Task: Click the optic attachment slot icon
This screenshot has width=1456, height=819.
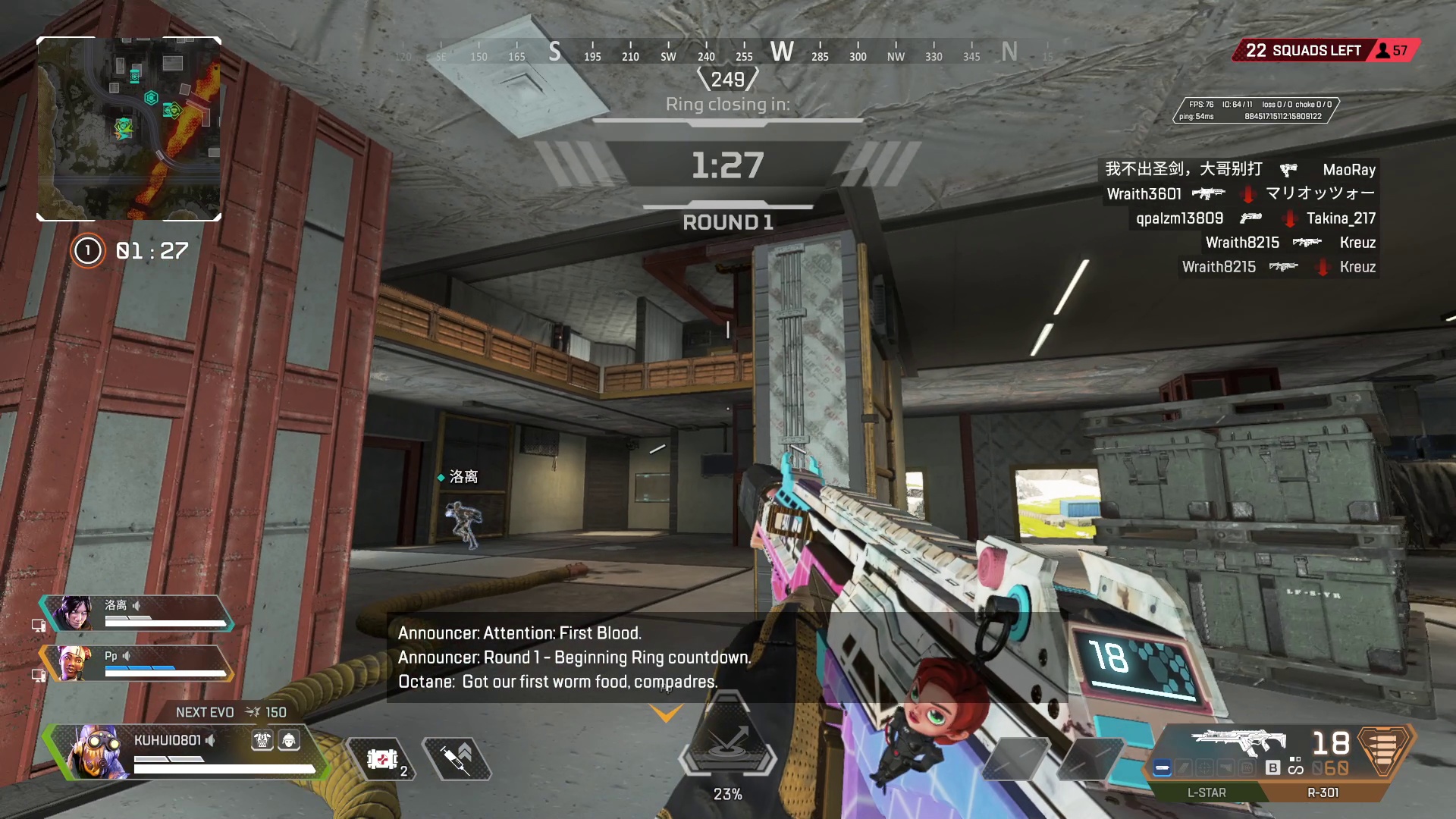Action: tap(1203, 768)
